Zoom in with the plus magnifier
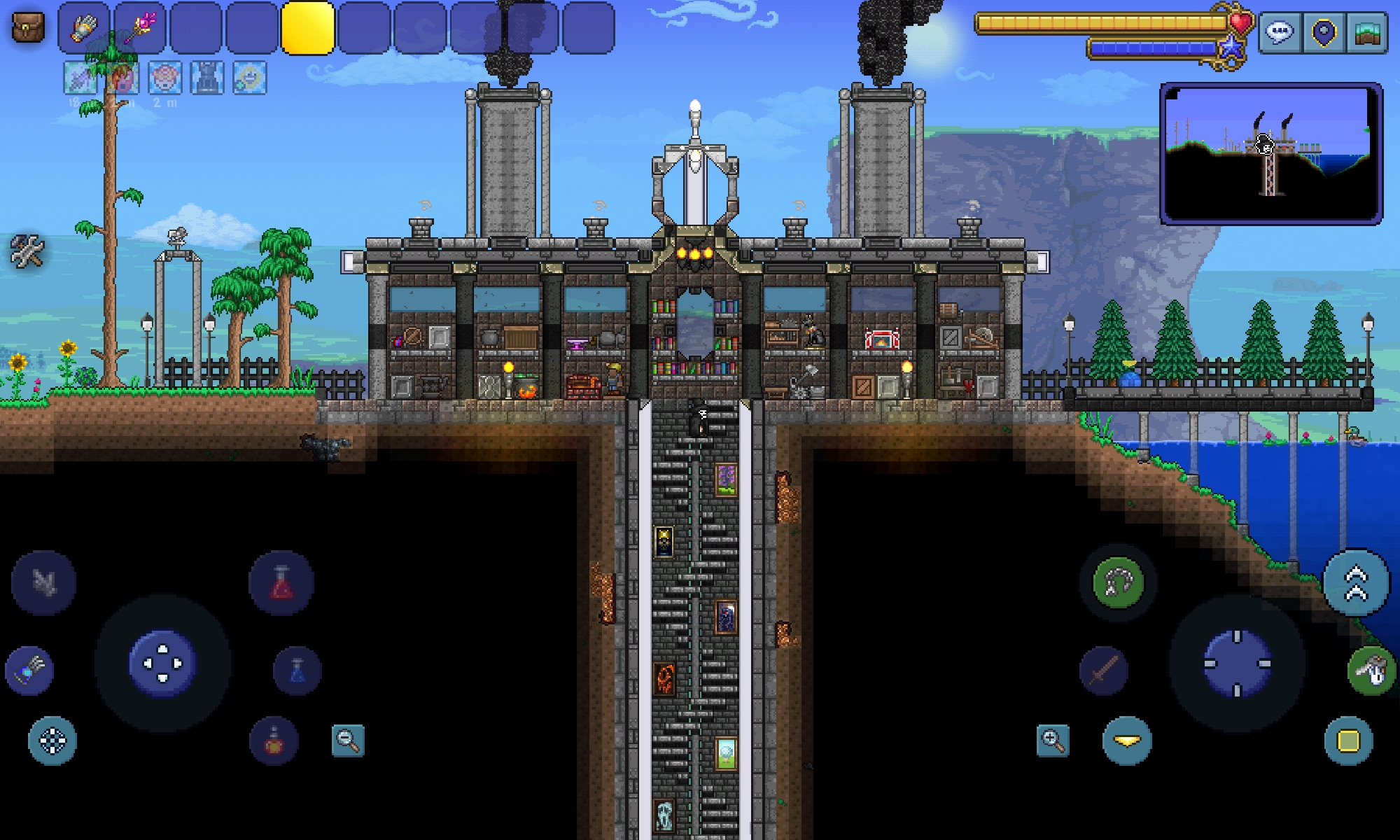This screenshot has height=840, width=1400. pyautogui.click(x=1053, y=740)
